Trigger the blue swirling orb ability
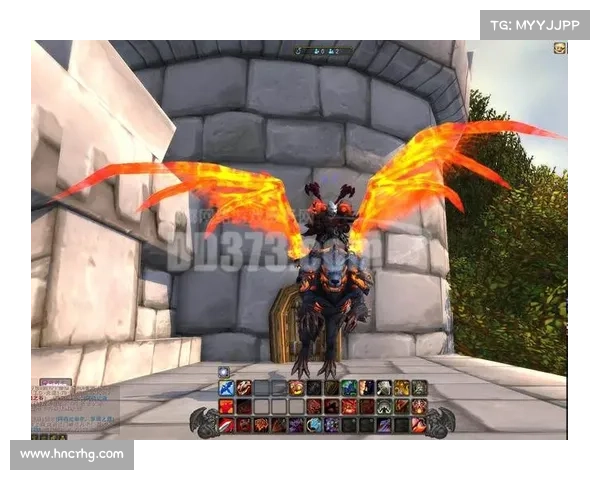The height and width of the screenshot is (480, 600). (314, 425)
